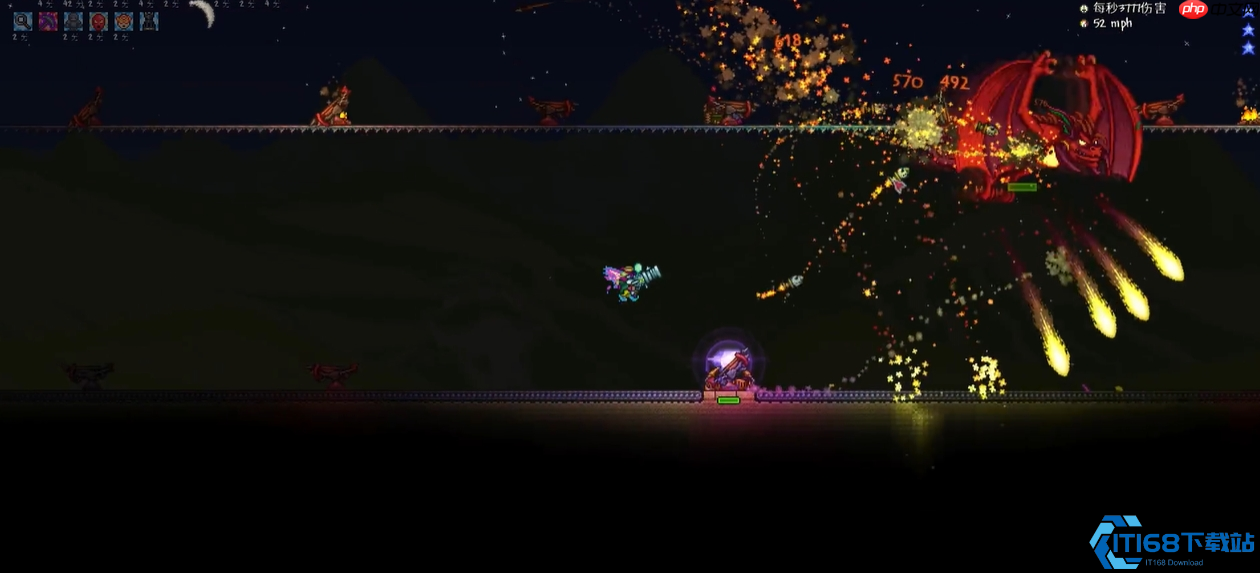This screenshot has width=1260, height=573.
Task: Click the red php logo watermark
Action: 1193,10
